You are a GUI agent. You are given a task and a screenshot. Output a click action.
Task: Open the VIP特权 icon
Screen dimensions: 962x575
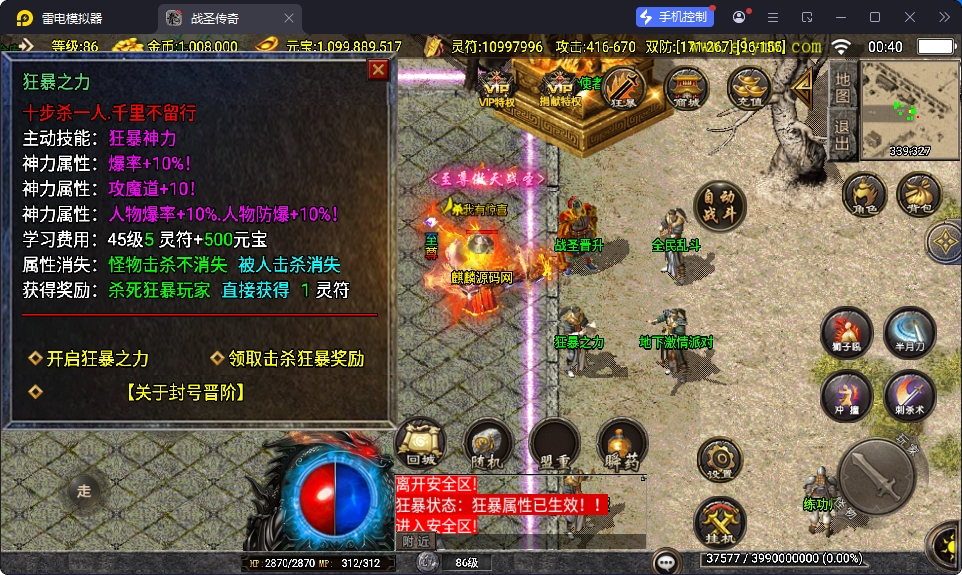(496, 84)
